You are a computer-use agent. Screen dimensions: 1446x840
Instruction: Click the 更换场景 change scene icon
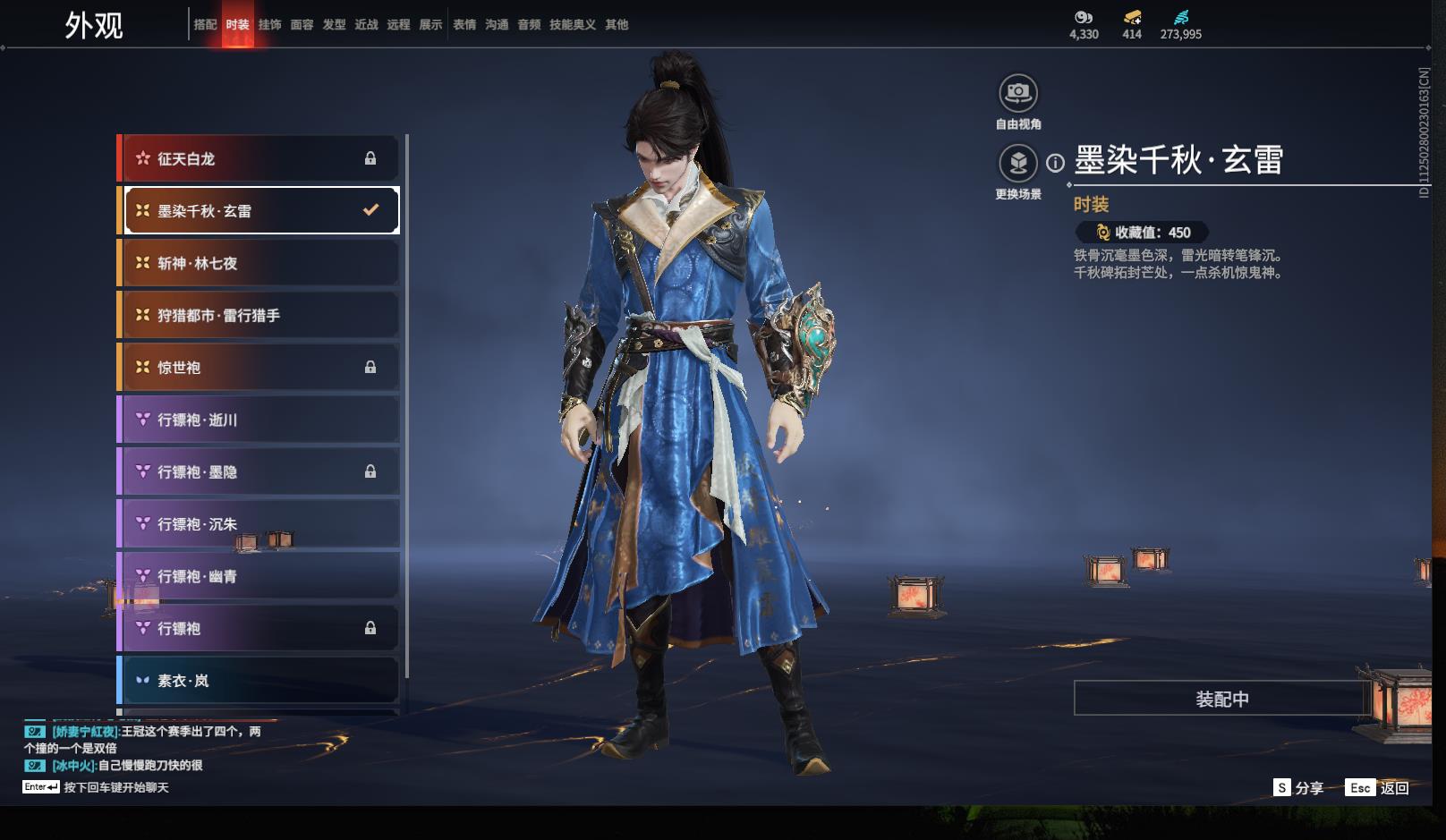click(x=1018, y=164)
